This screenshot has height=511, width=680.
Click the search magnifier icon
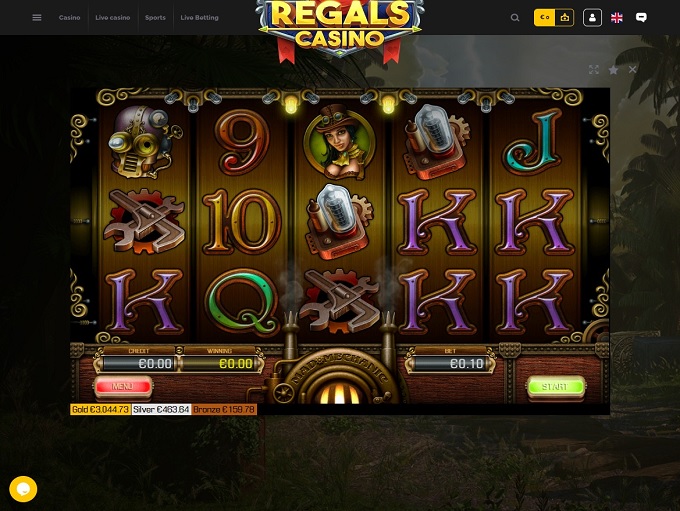[x=515, y=18]
